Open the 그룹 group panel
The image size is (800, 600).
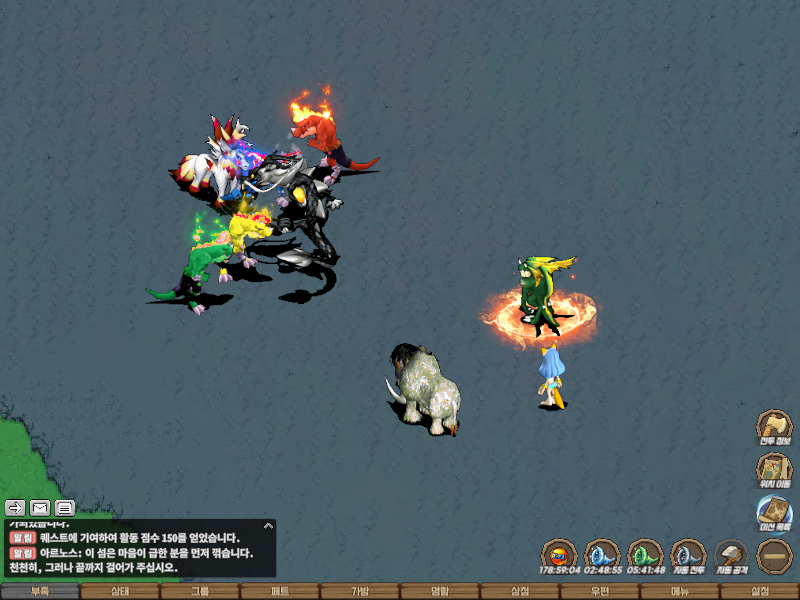point(200,591)
